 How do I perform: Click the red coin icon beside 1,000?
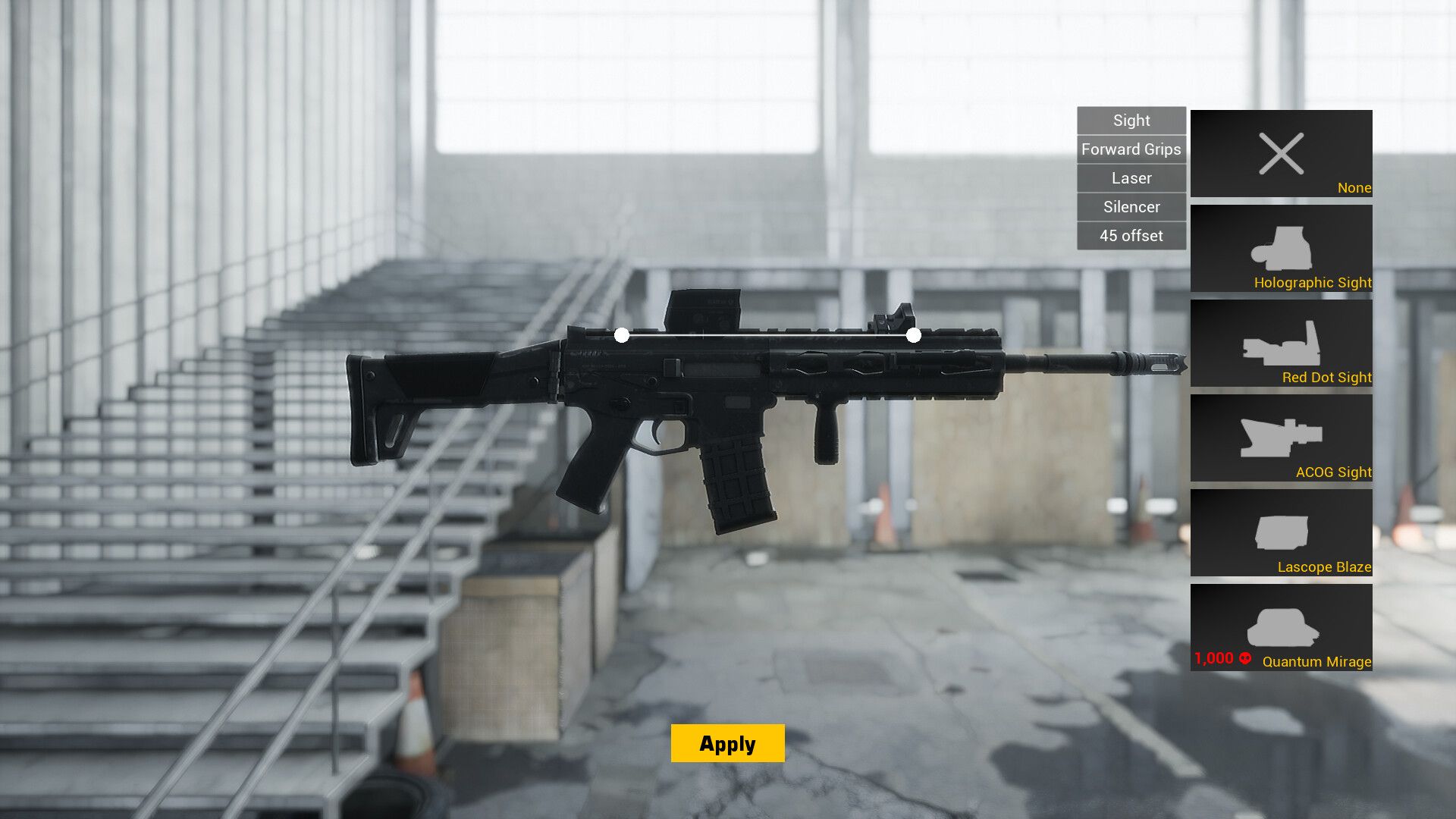coord(1244,659)
